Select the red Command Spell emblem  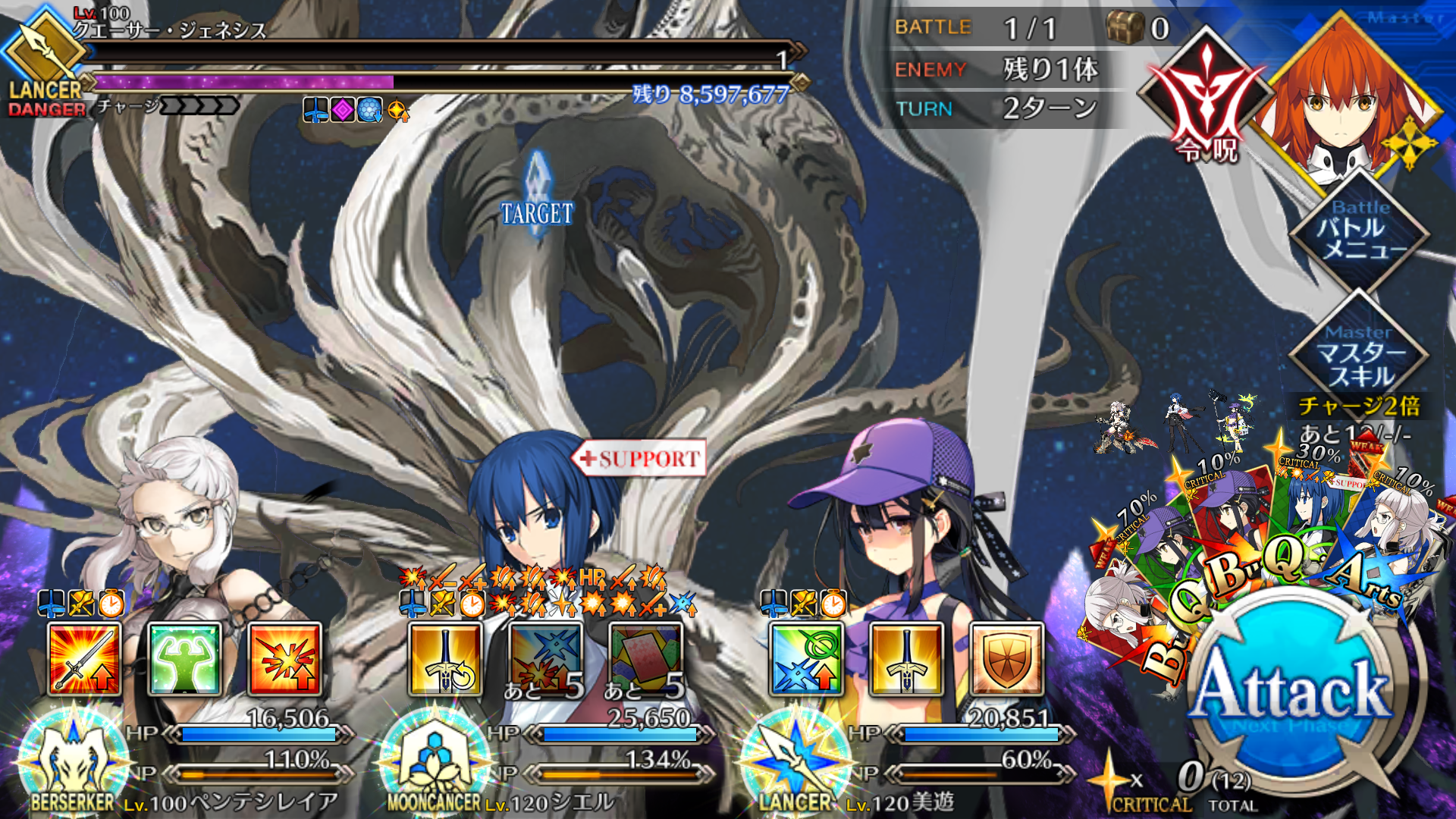pyautogui.click(x=1207, y=99)
